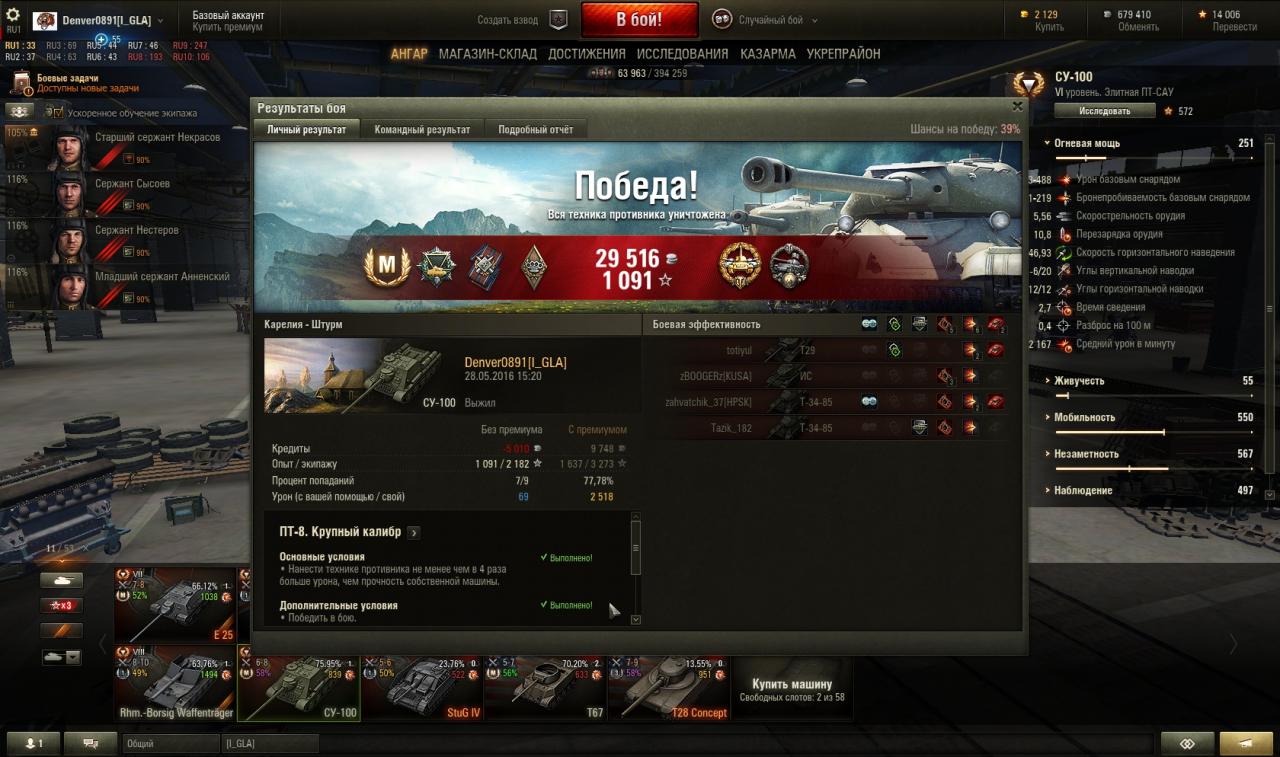This screenshot has width=1280, height=757.
Task: Switch to Командный результат tab
Action: tap(422, 130)
